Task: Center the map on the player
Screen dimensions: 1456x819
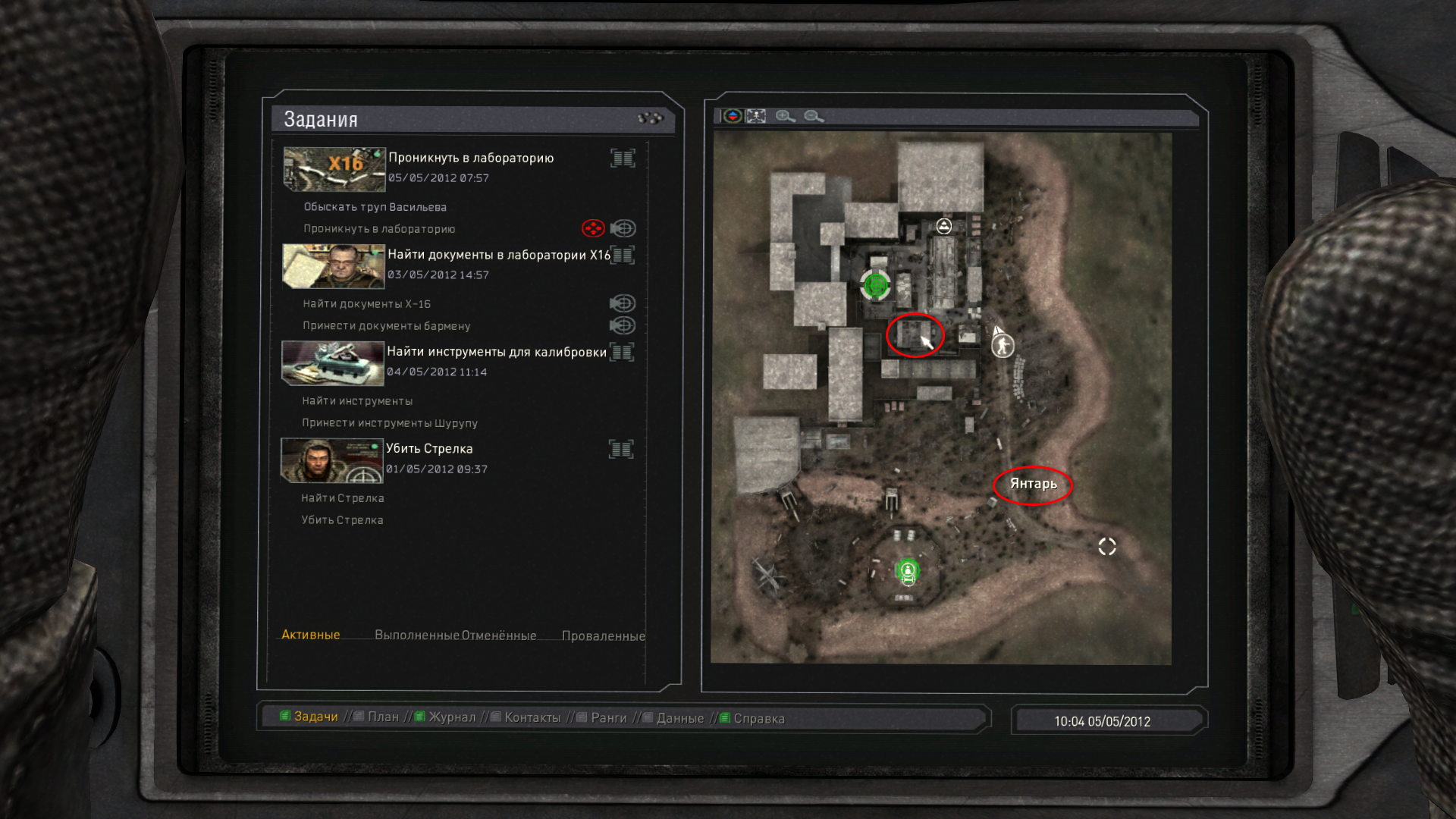Action: [x=756, y=116]
